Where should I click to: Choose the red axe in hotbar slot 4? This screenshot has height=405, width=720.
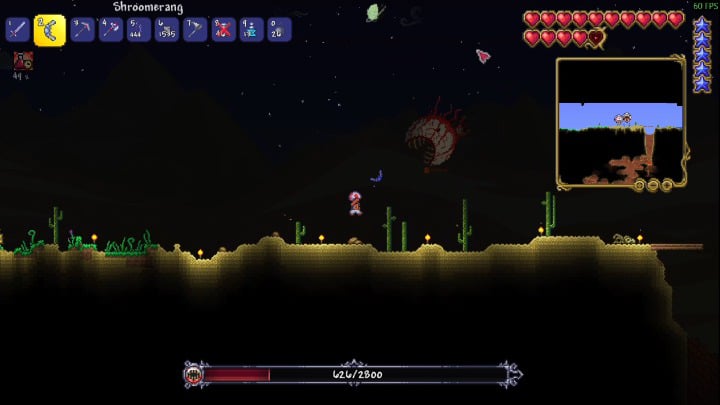[109, 30]
